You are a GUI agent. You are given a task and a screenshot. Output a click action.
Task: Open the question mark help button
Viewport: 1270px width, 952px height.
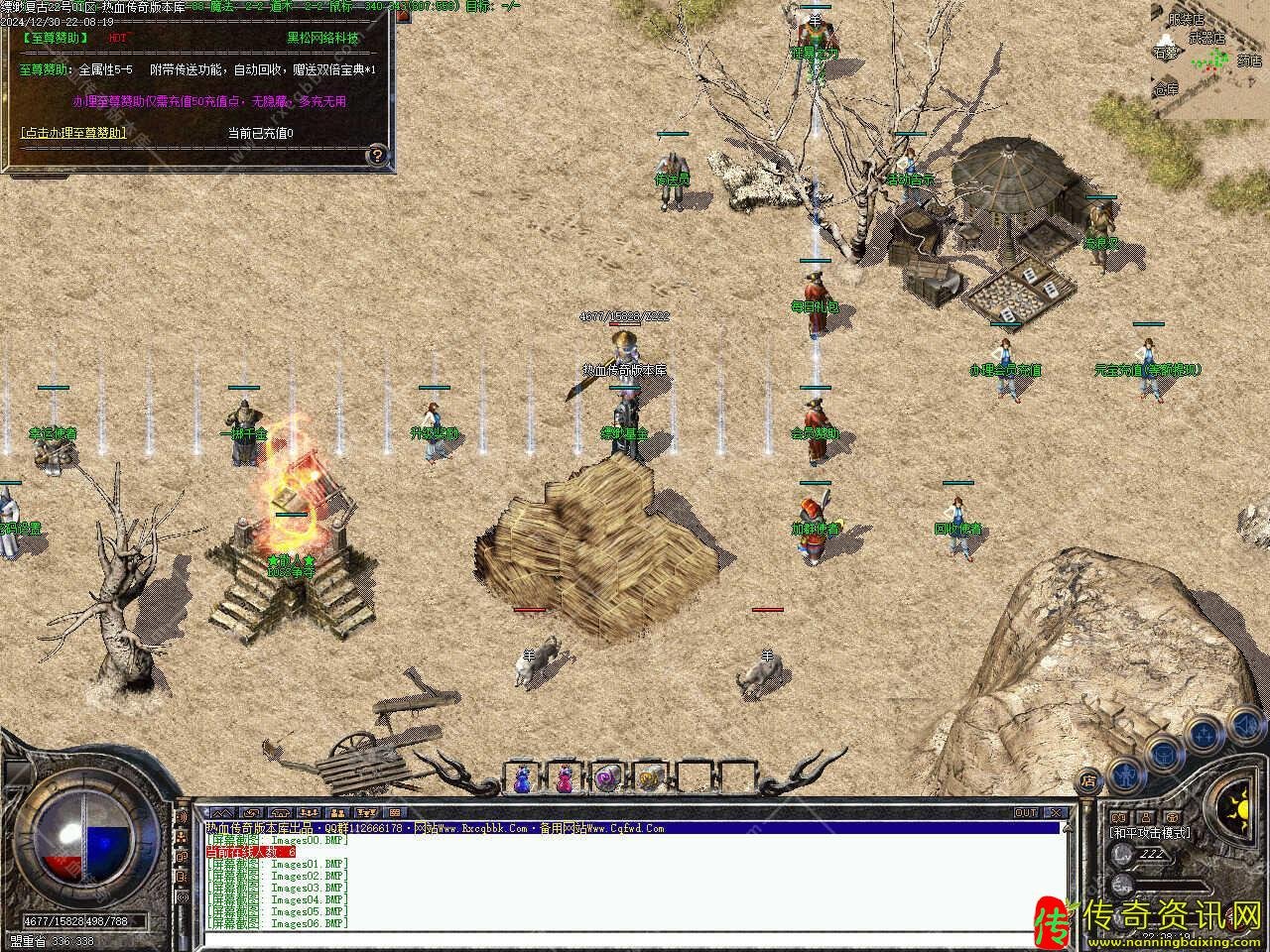point(377,155)
